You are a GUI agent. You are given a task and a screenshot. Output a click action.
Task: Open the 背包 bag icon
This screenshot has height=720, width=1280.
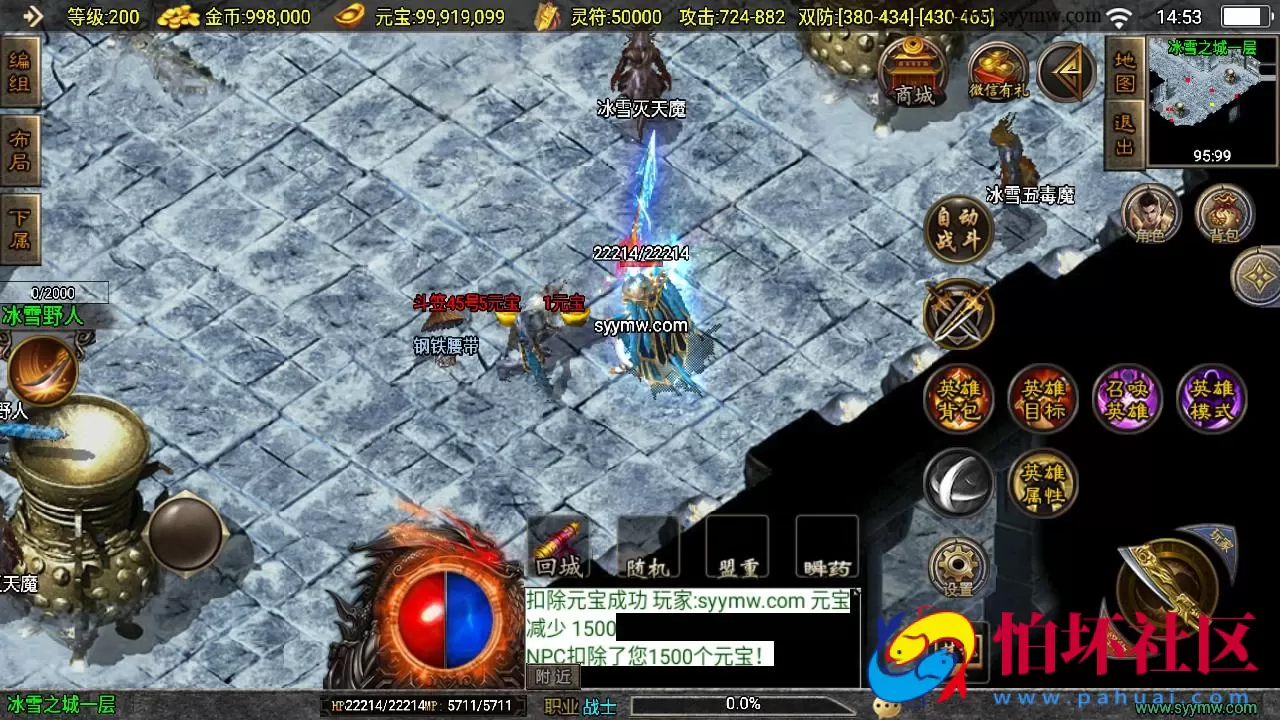coord(1224,214)
